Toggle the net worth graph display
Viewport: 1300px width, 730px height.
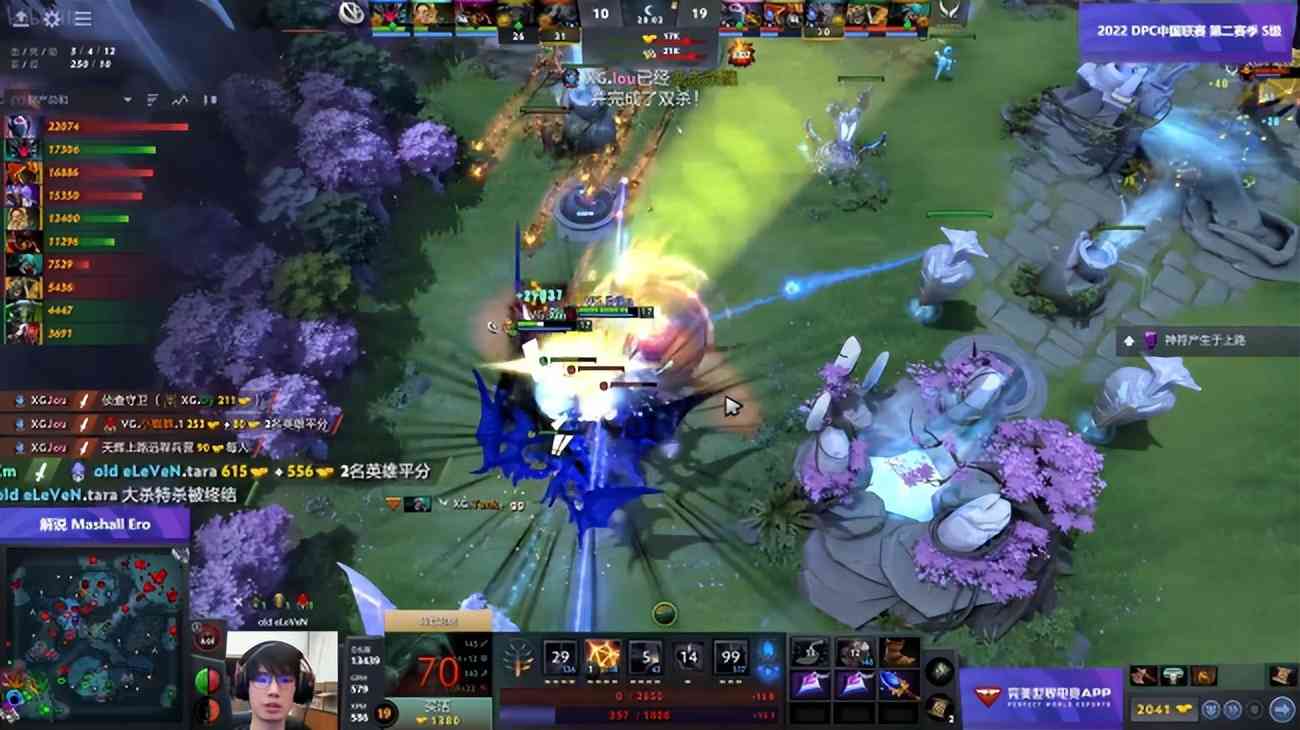click(180, 100)
